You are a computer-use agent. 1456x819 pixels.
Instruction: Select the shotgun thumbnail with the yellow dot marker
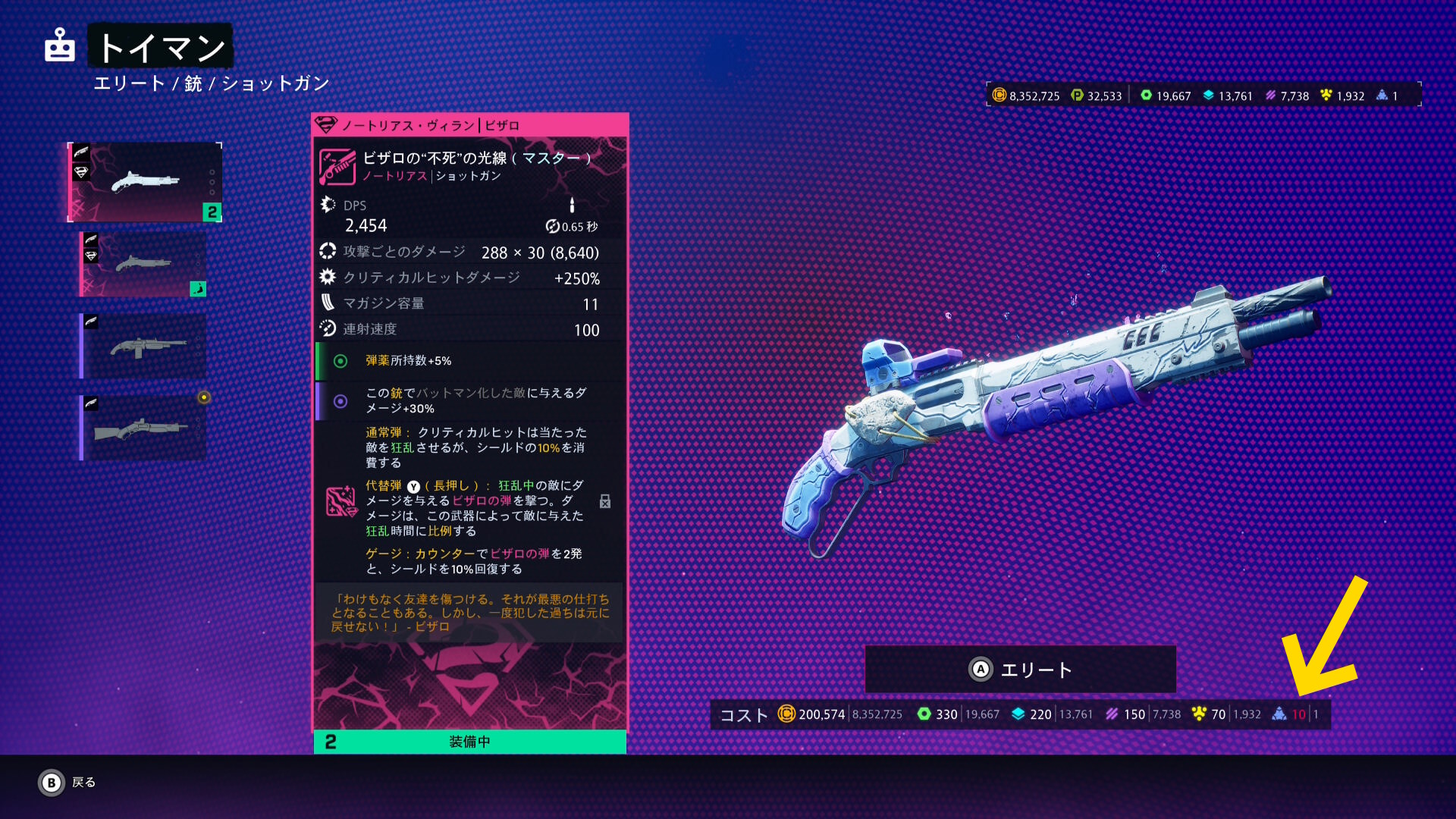tap(143, 428)
